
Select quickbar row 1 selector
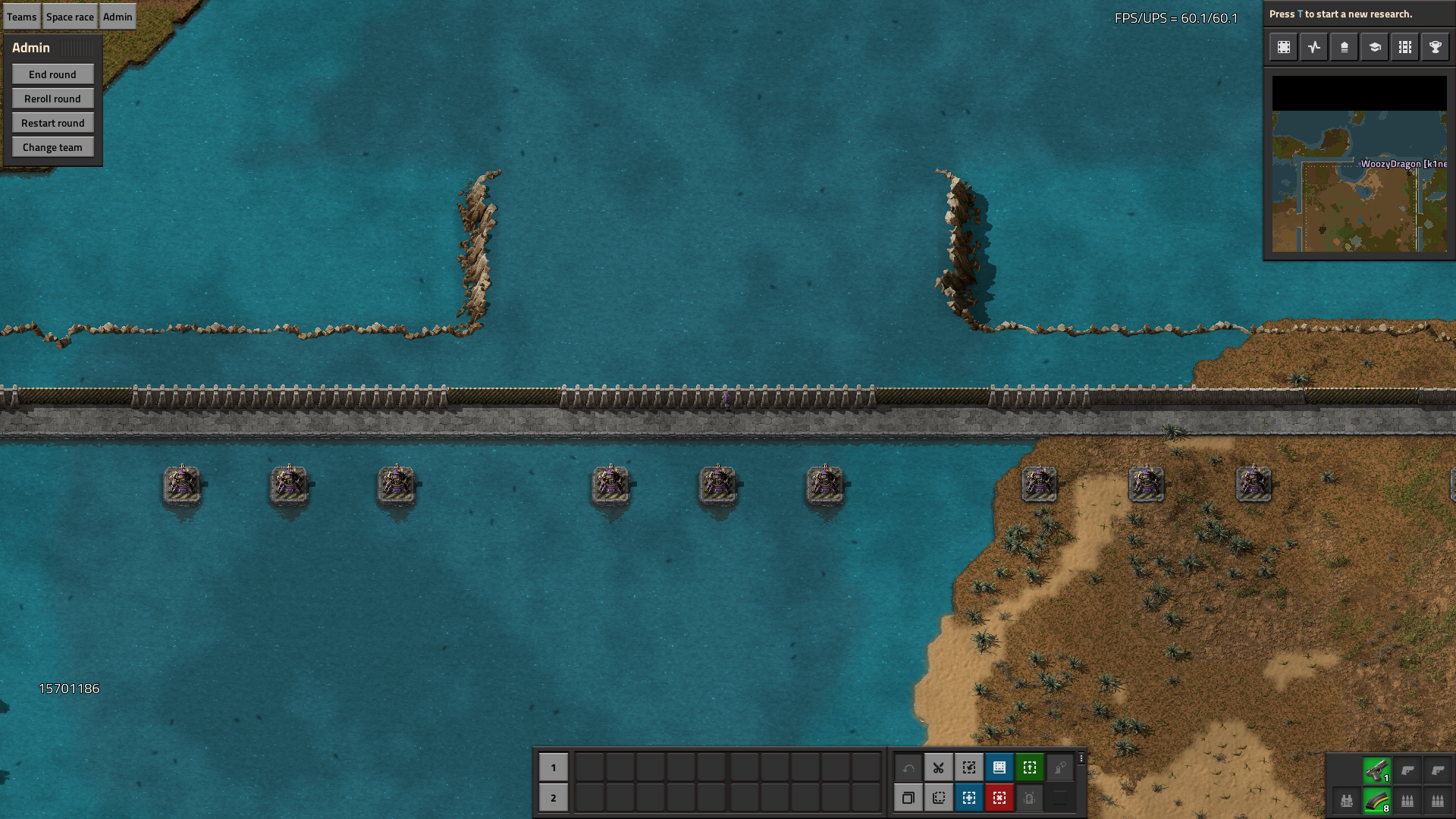pyautogui.click(x=553, y=767)
